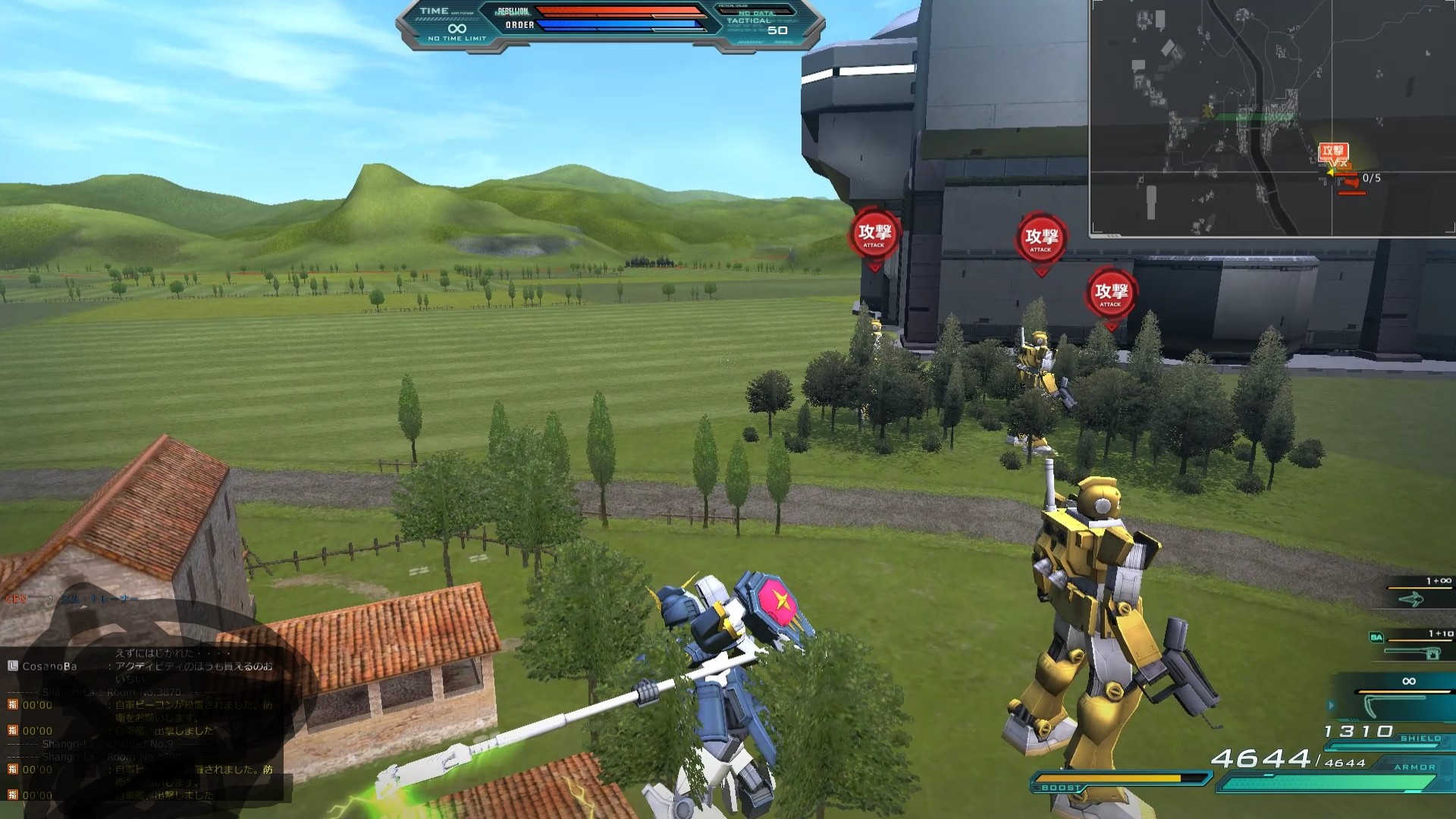Image resolution: width=1456 pixels, height=819 pixels.
Task: Choose the arrow-shaped weapon slot
Action: coord(1414,599)
